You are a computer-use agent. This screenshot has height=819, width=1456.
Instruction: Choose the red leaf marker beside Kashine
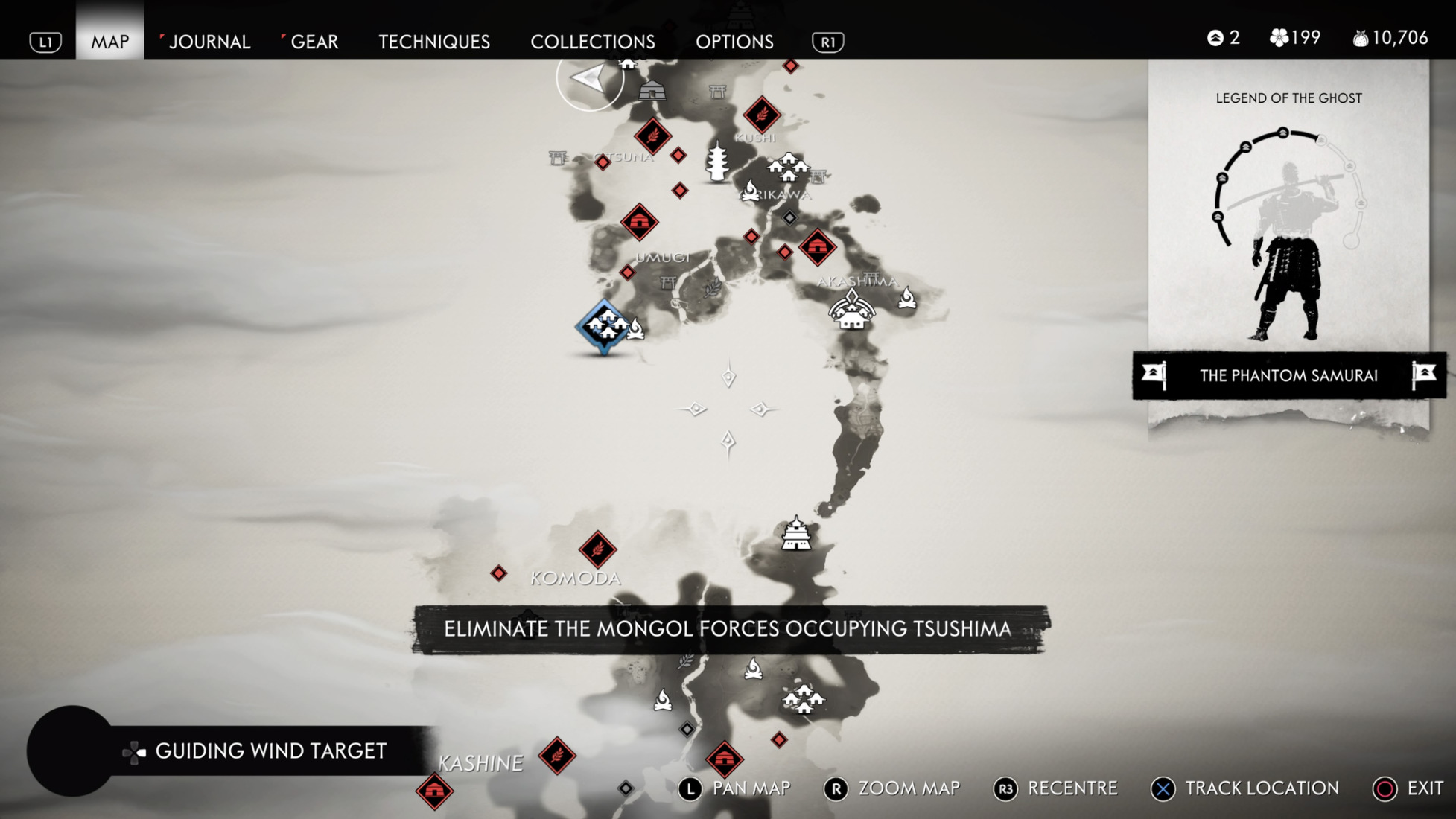pyautogui.click(x=557, y=756)
